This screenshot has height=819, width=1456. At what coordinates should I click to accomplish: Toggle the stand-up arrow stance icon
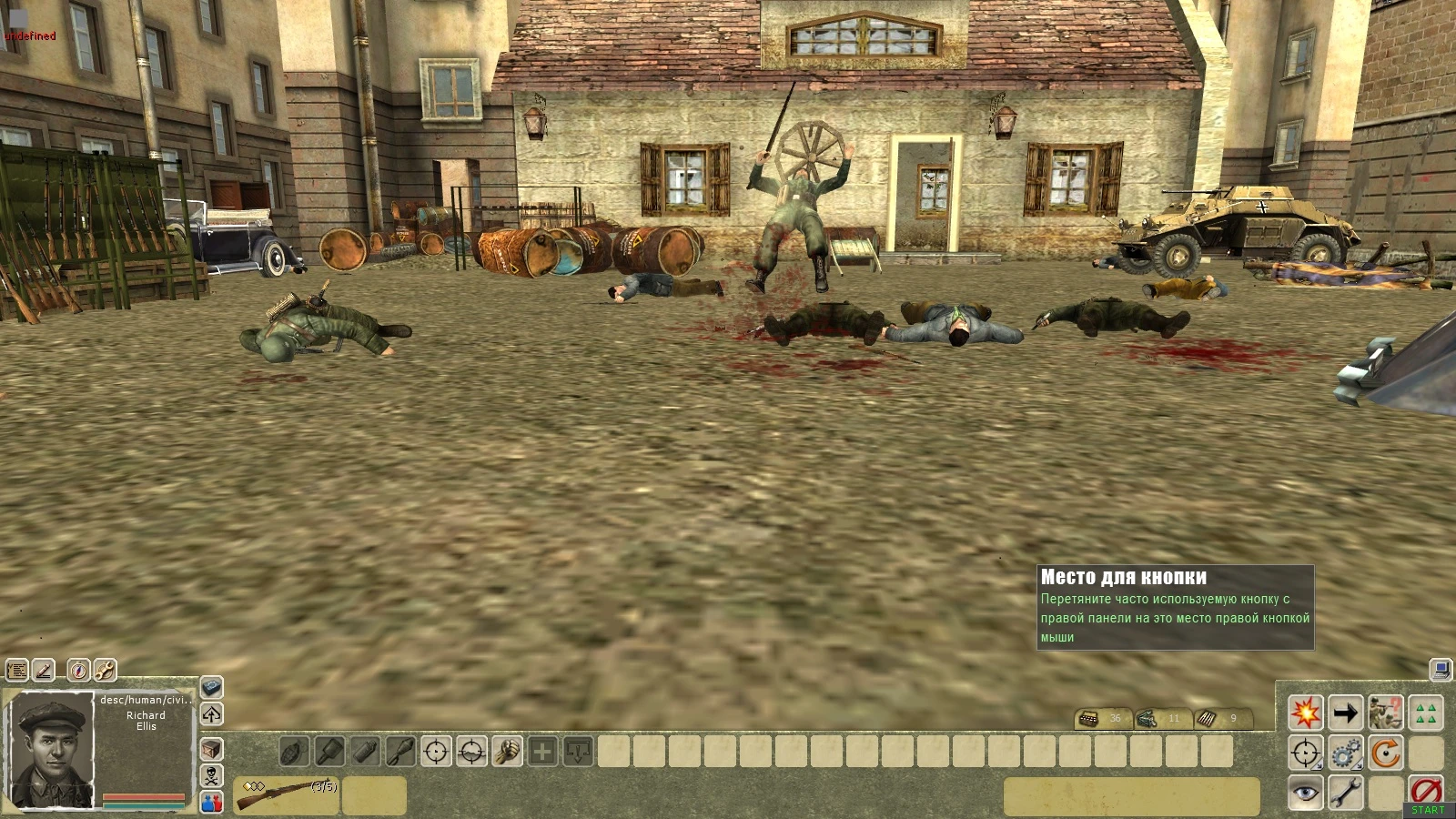coord(214,714)
